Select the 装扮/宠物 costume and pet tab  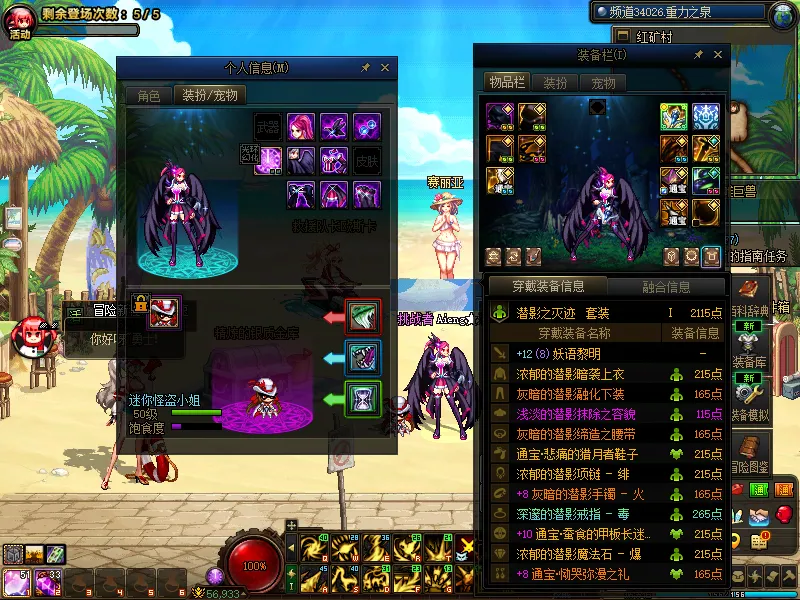[x=210, y=96]
